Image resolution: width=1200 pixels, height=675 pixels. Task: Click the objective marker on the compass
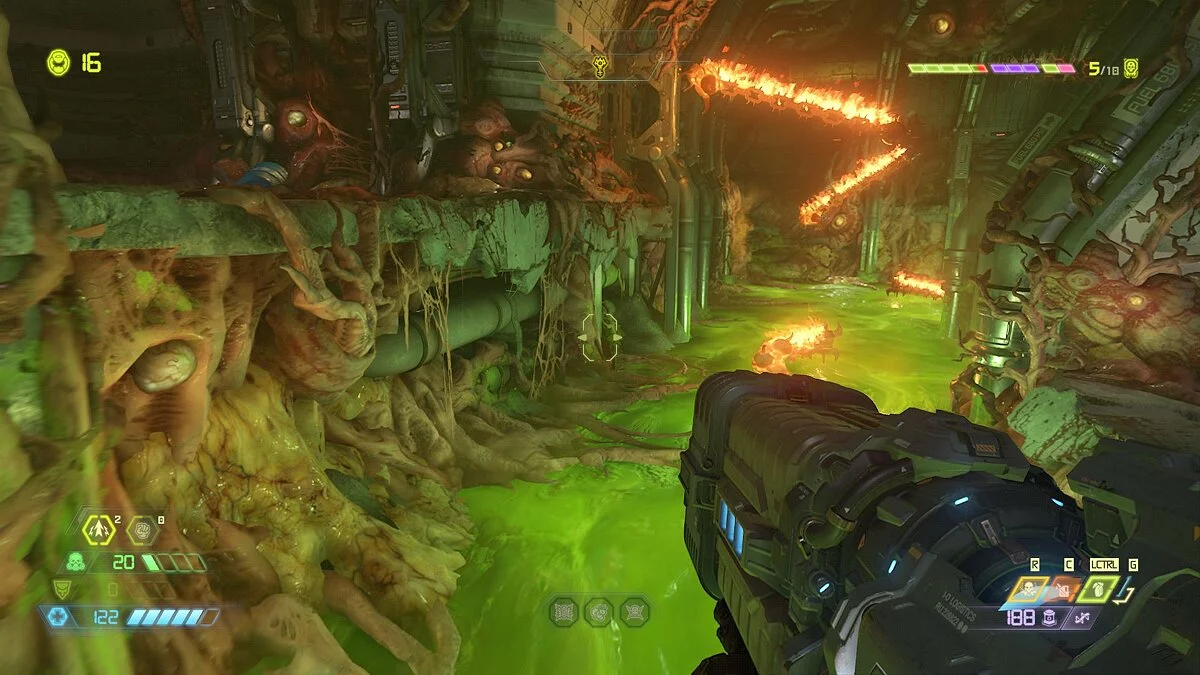598,67
